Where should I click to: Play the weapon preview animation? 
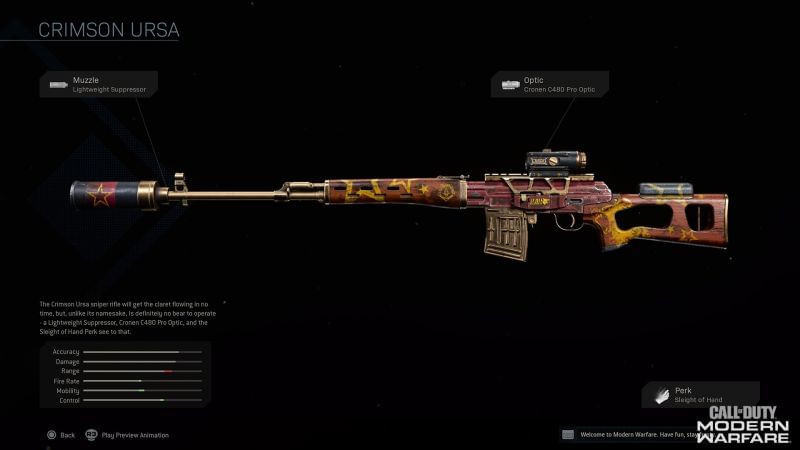tap(128, 435)
